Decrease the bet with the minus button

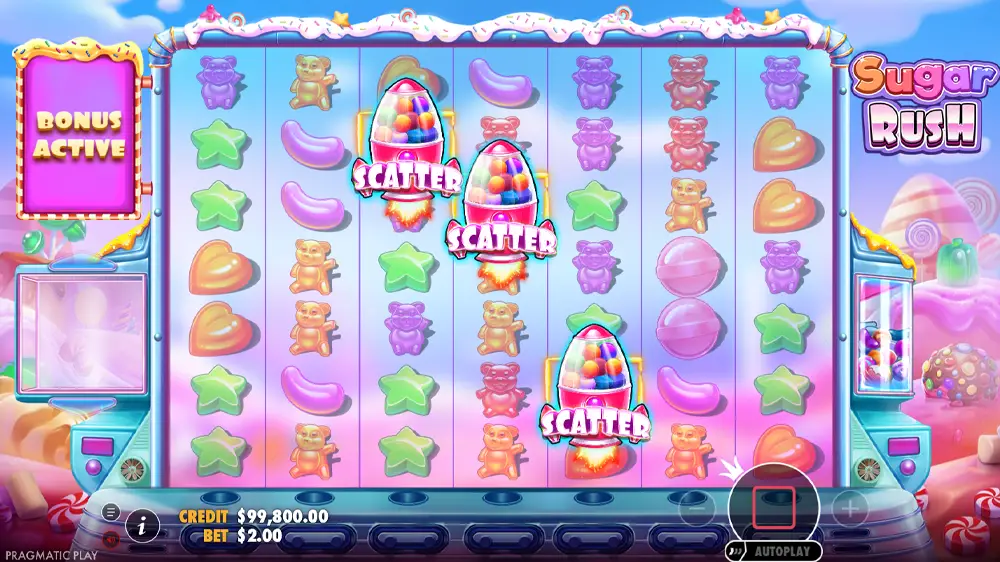click(699, 509)
